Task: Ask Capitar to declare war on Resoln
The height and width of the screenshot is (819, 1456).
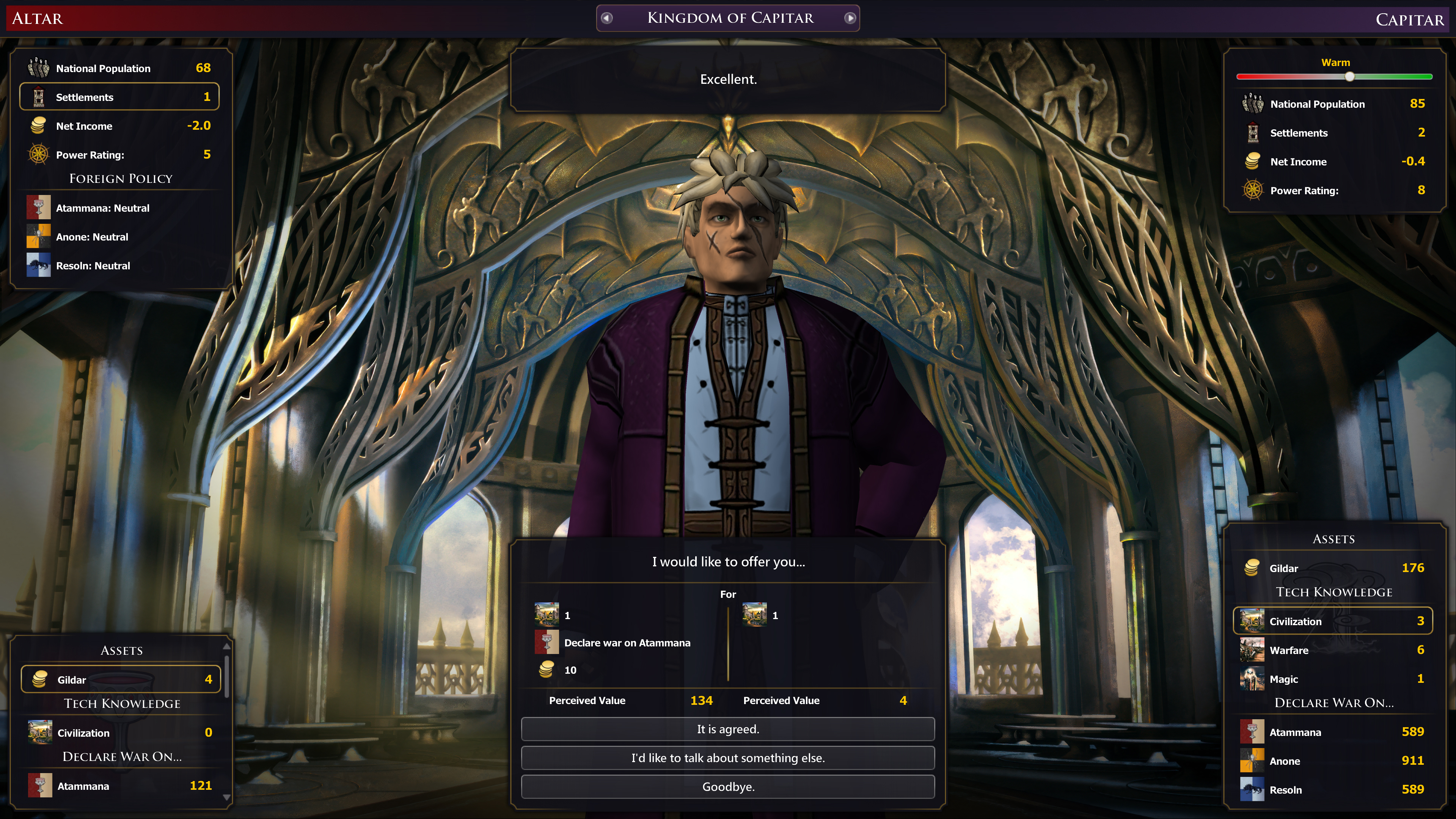Action: [x=1333, y=790]
